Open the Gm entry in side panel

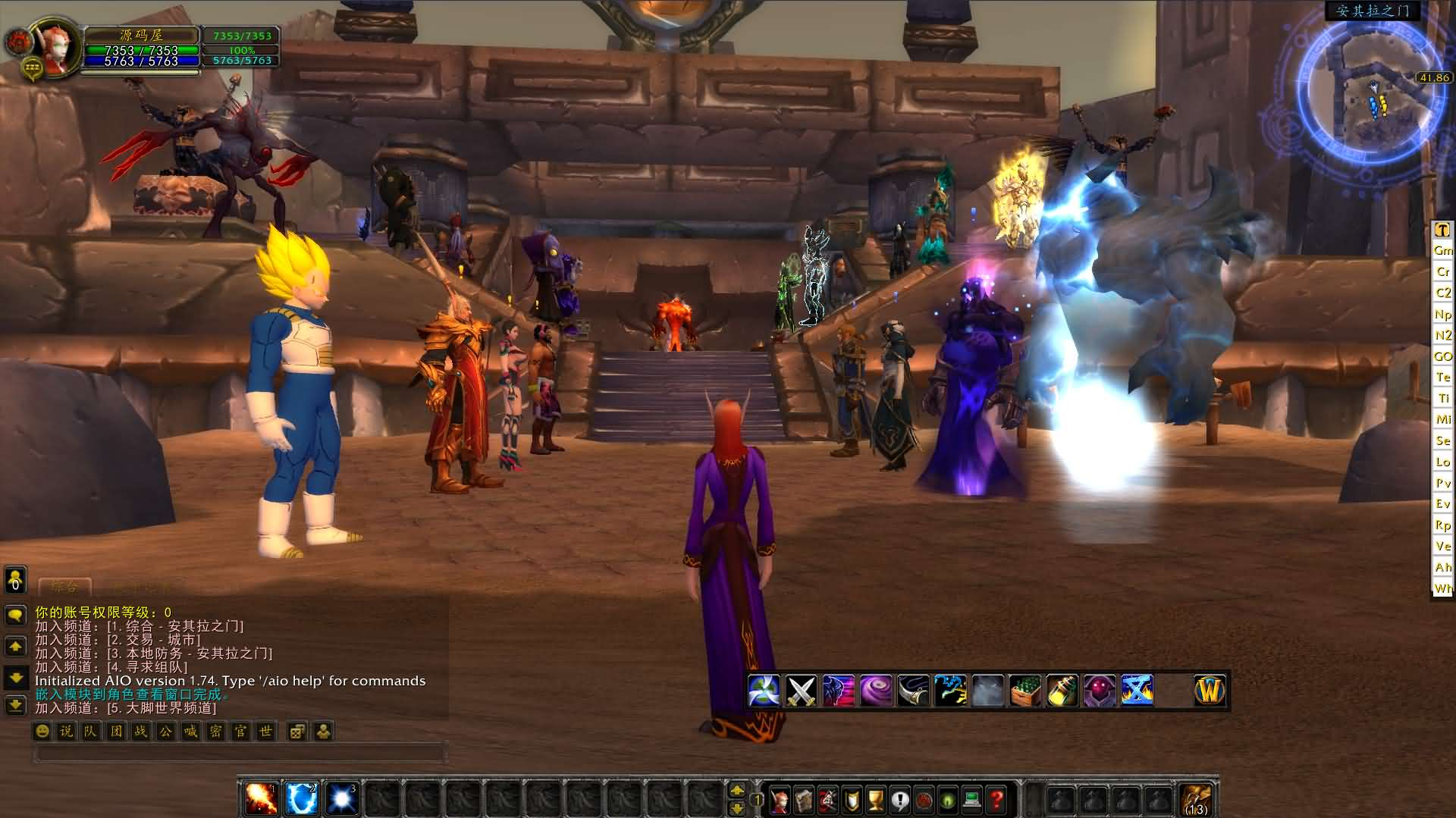point(1442,250)
